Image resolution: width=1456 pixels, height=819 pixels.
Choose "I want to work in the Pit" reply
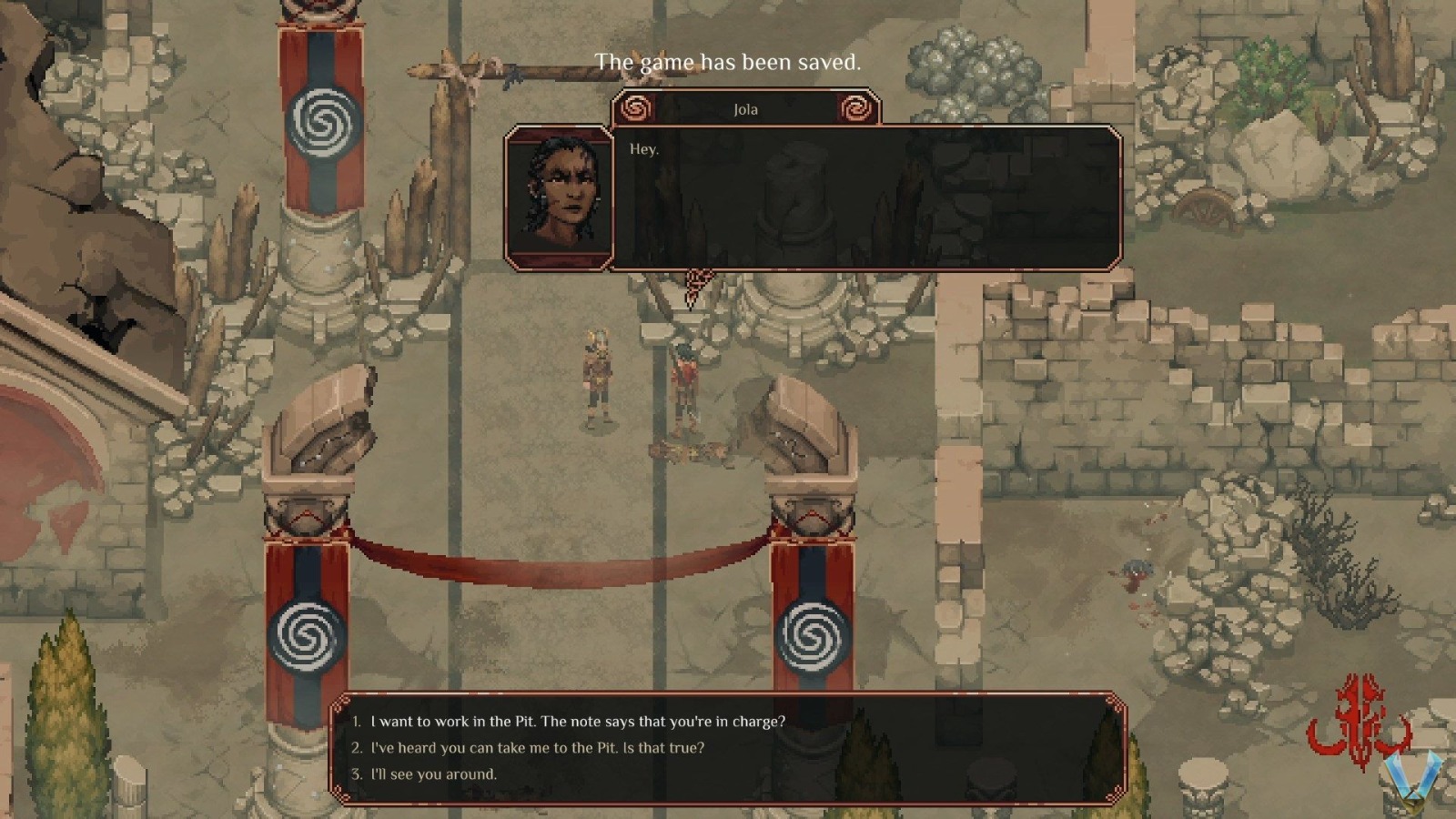point(577,722)
